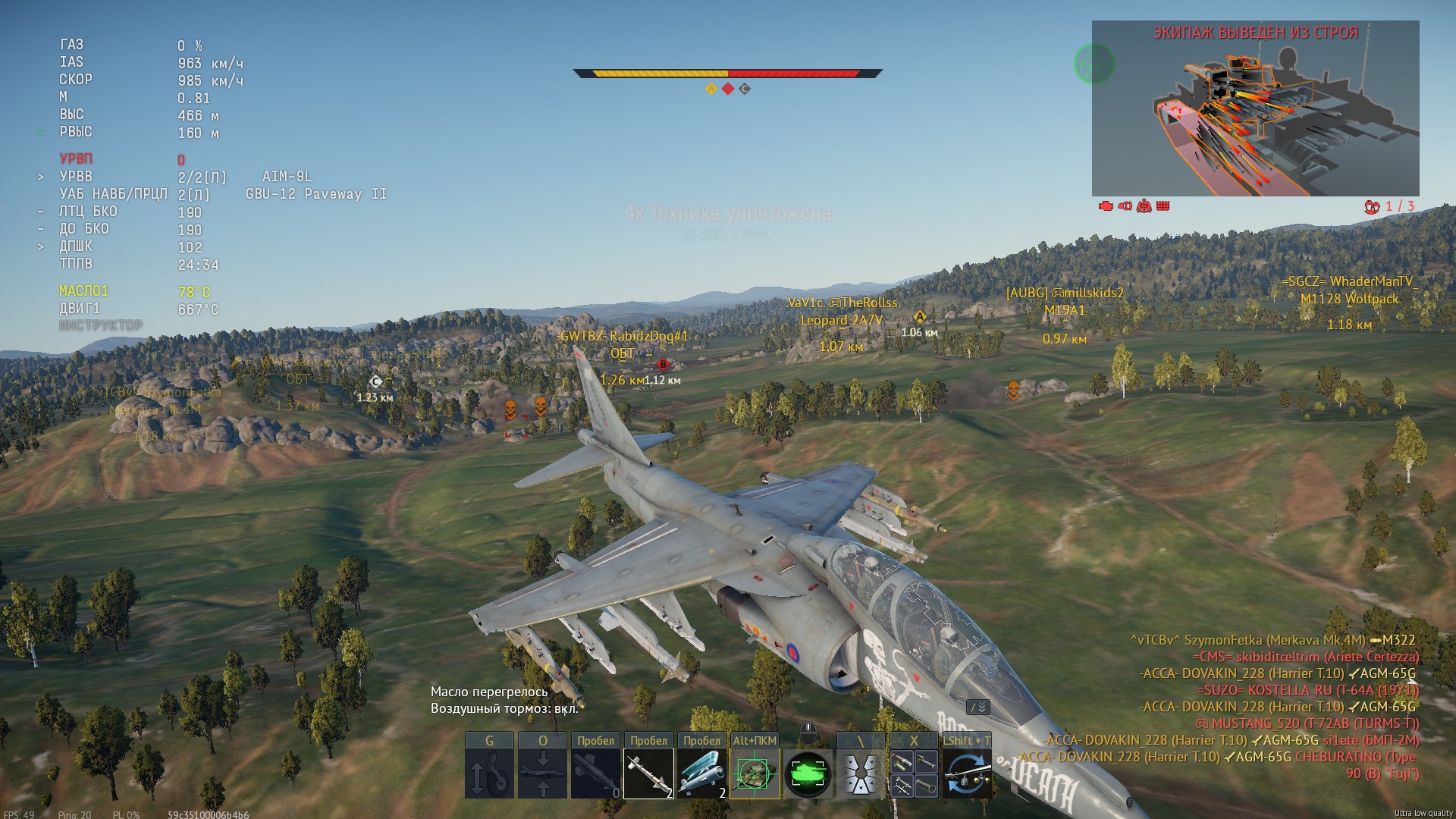This screenshot has width=1456, height=819.
Task: Select the depleted rocket weapon slot
Action: pos(596,773)
